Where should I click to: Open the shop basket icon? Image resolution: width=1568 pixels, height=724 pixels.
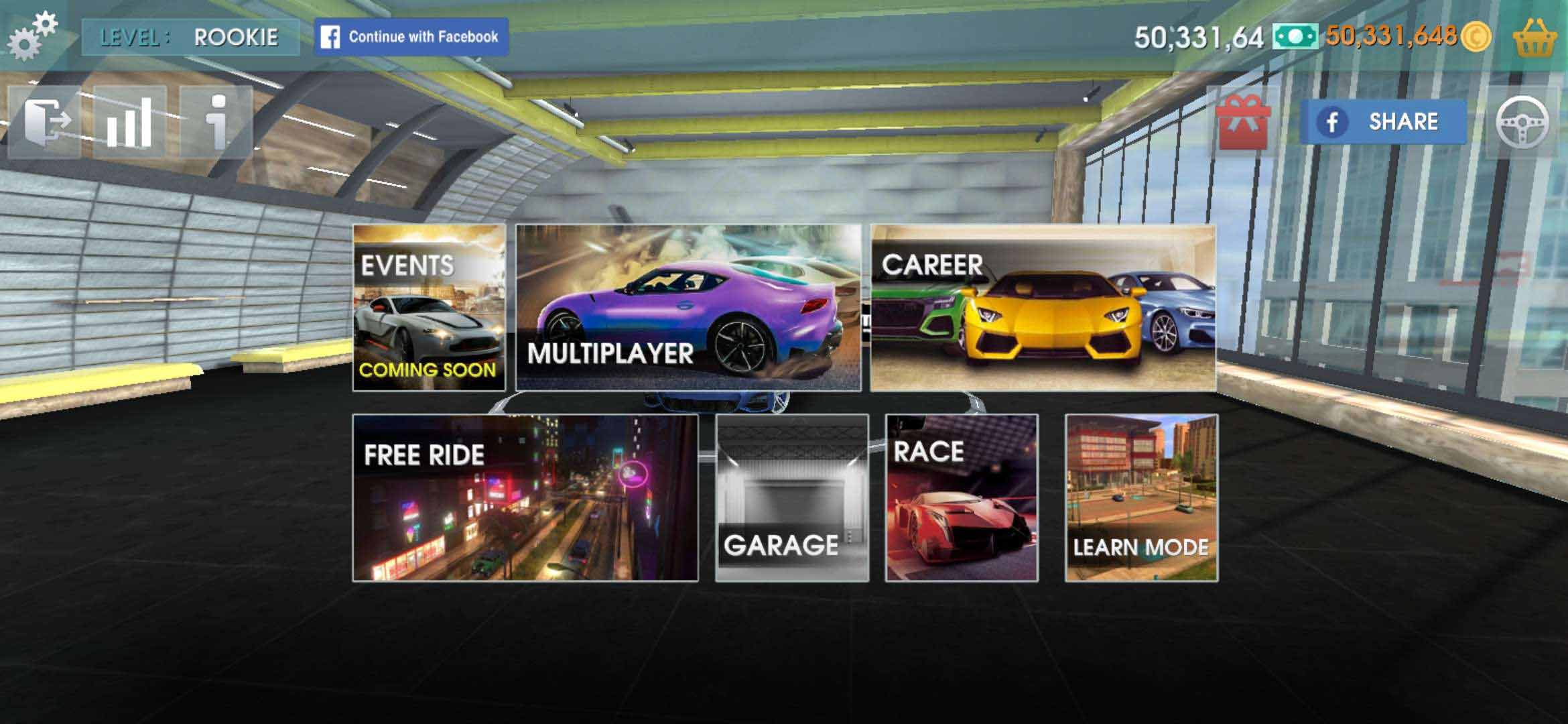click(x=1534, y=37)
